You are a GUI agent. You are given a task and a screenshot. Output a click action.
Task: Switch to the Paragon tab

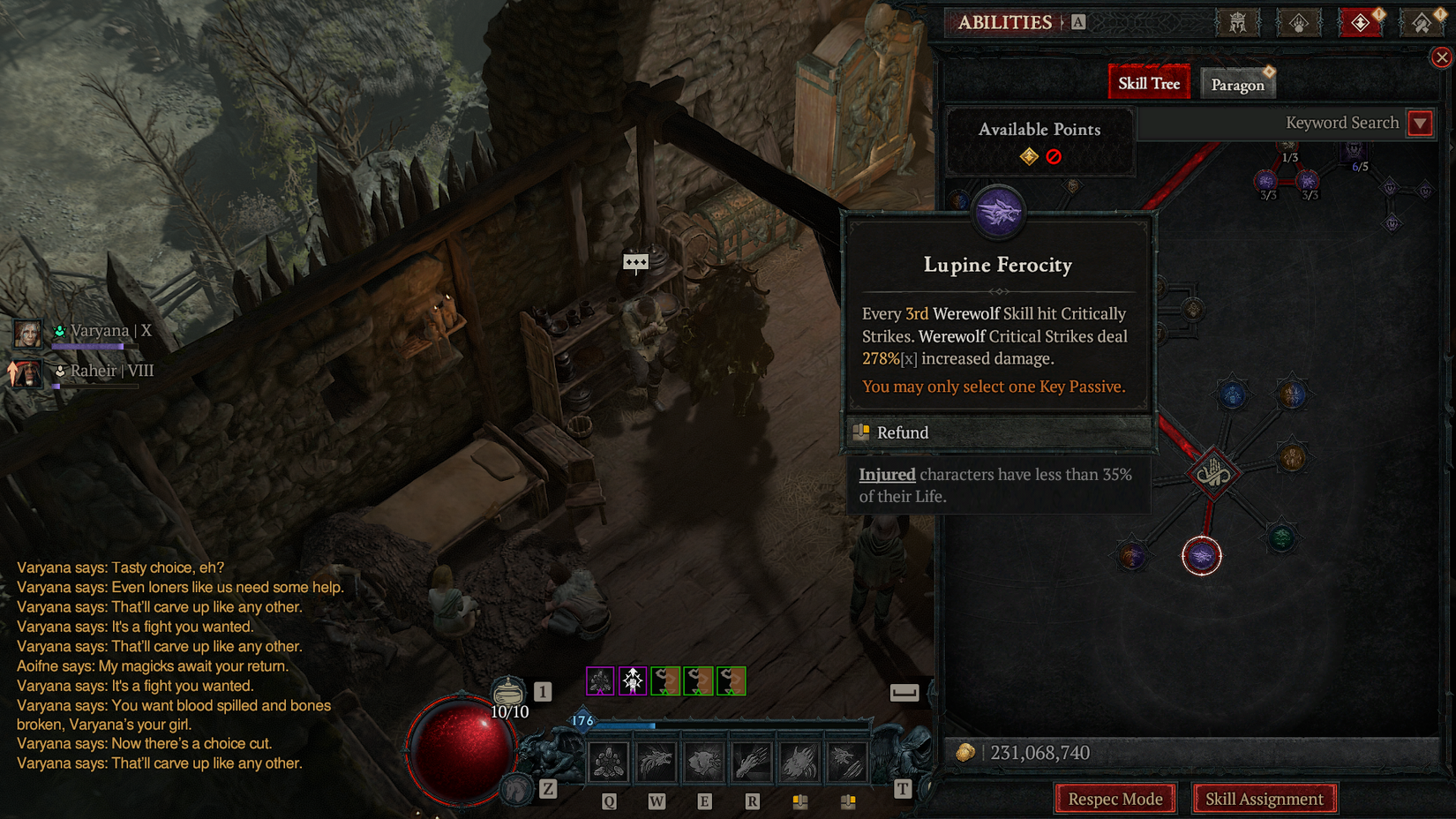[1237, 84]
